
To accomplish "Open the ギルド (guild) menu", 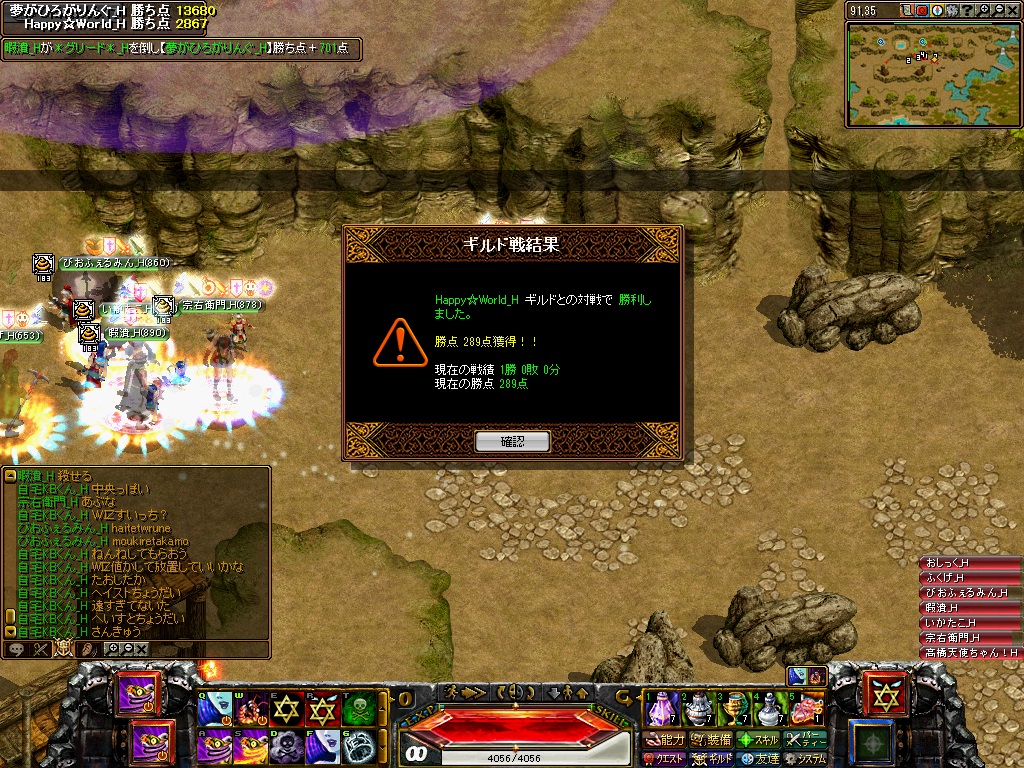I will point(712,759).
